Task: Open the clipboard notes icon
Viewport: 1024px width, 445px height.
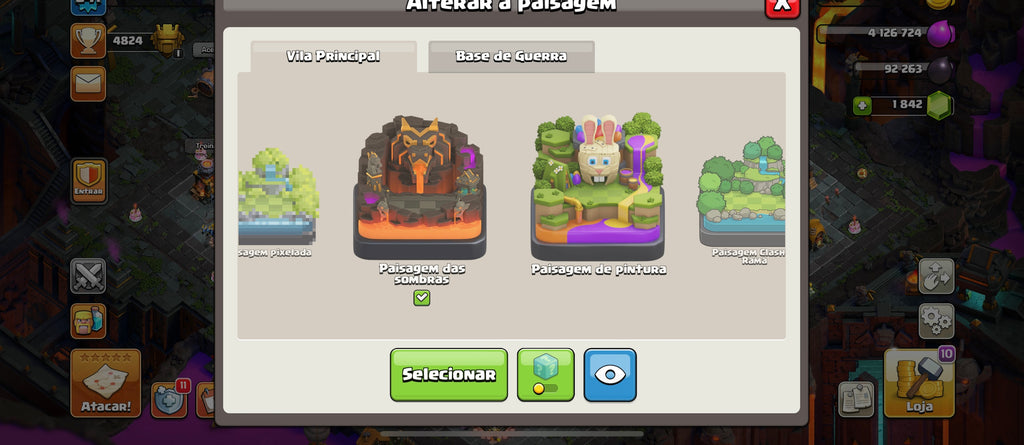Action: 856,398
